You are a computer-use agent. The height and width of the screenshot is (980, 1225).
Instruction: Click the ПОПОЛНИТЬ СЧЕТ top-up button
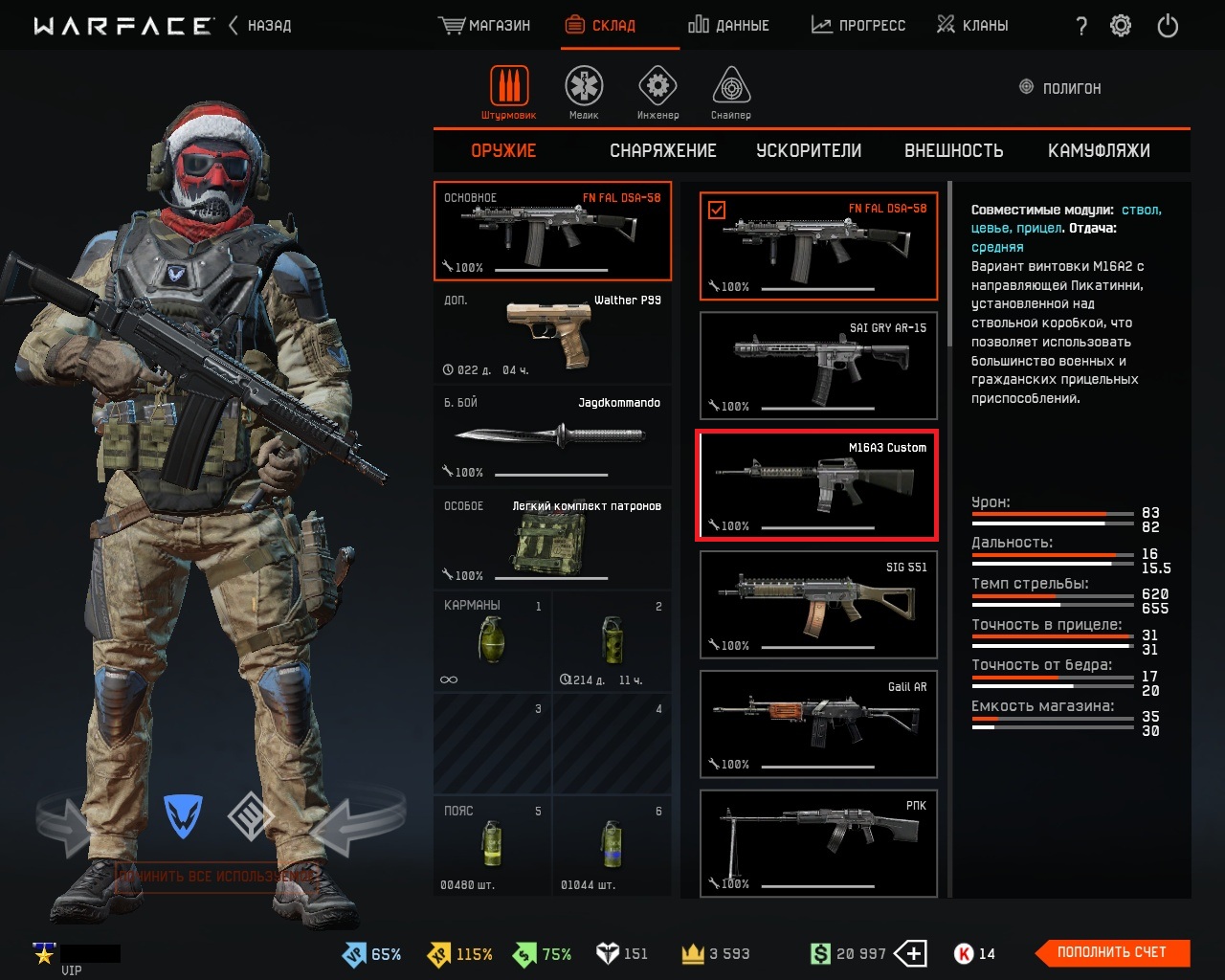point(1112,952)
